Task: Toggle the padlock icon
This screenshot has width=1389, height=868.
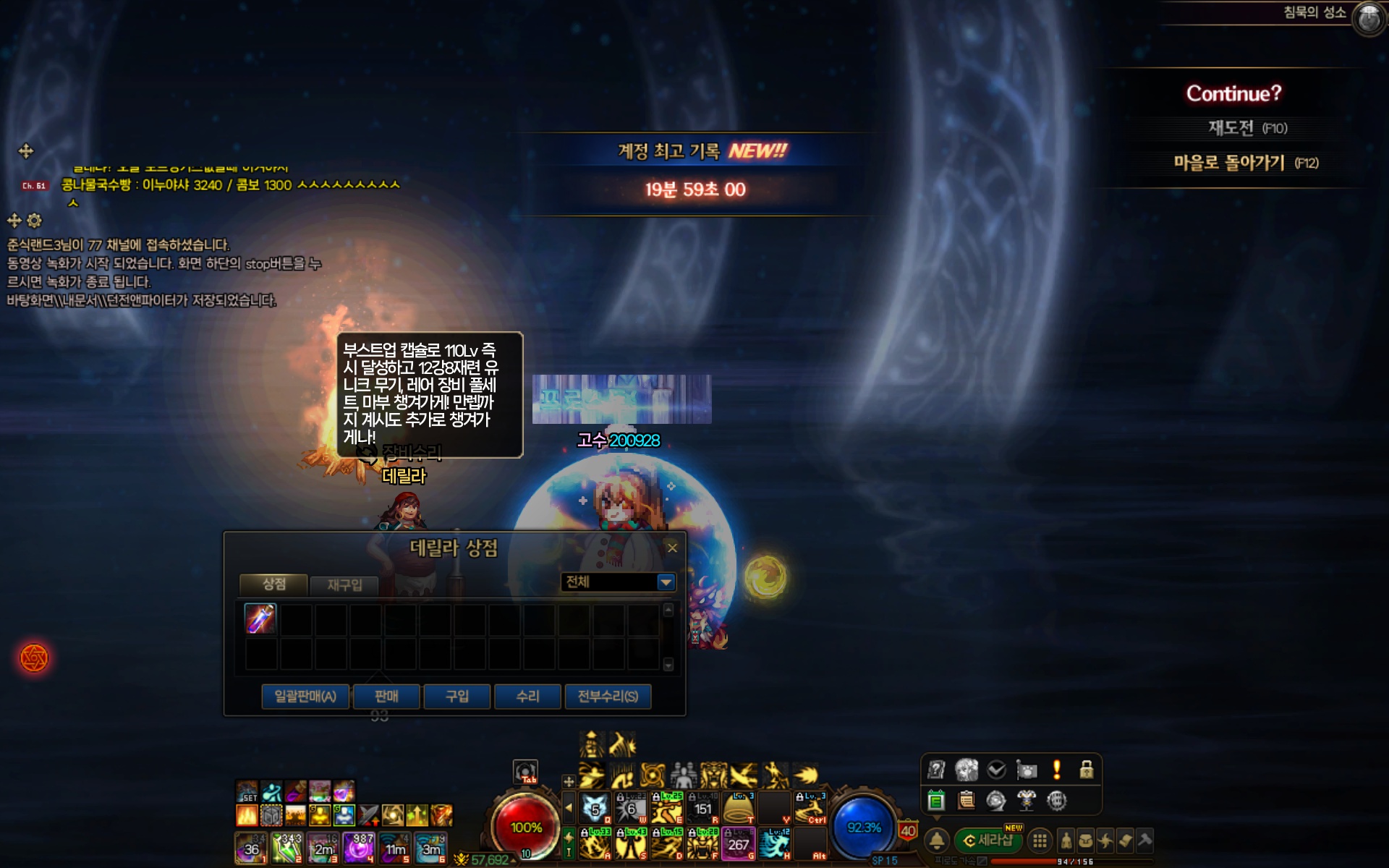Action: click(x=1086, y=770)
